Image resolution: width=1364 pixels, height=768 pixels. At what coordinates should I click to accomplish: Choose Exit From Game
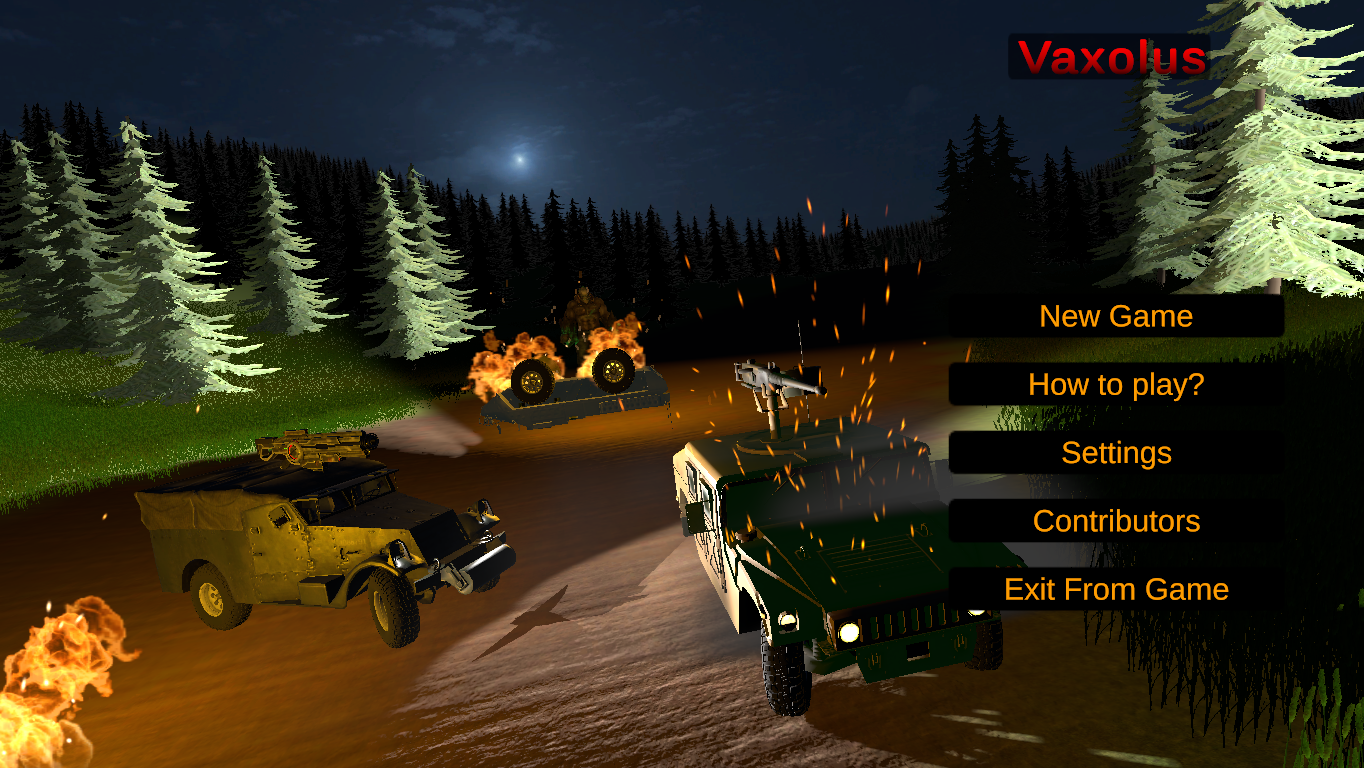click(x=1116, y=589)
